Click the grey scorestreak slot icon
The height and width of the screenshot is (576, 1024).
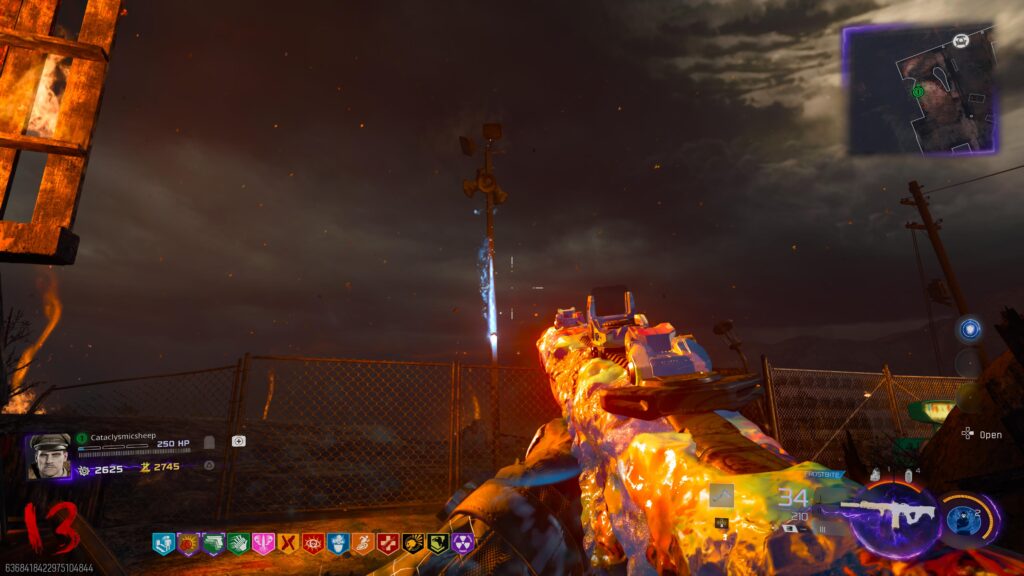pos(721,496)
